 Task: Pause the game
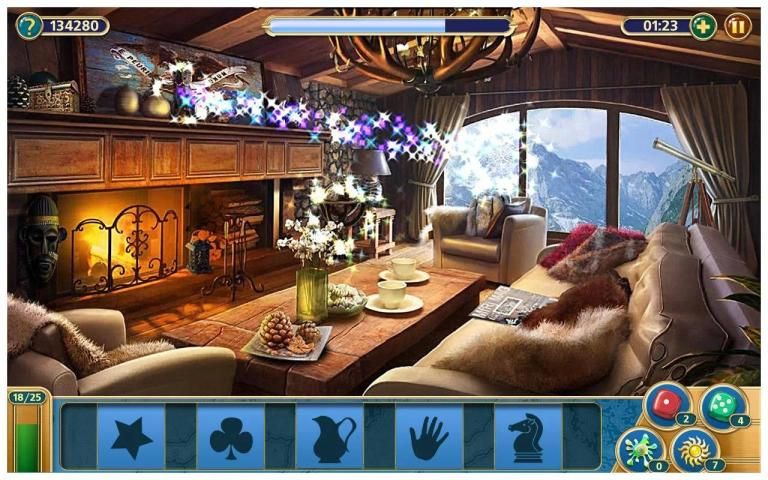coord(738,26)
